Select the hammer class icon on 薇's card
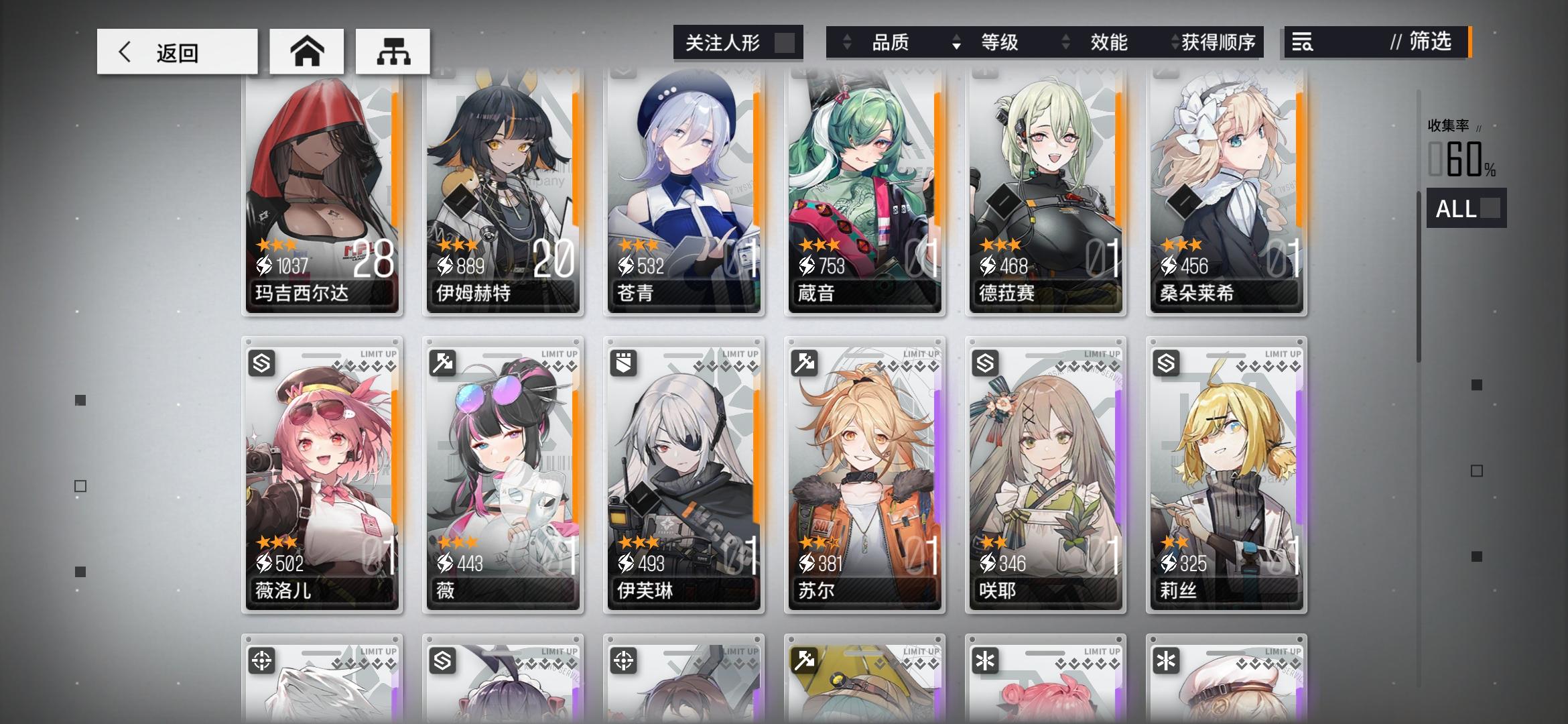The image size is (1568, 724). point(444,361)
